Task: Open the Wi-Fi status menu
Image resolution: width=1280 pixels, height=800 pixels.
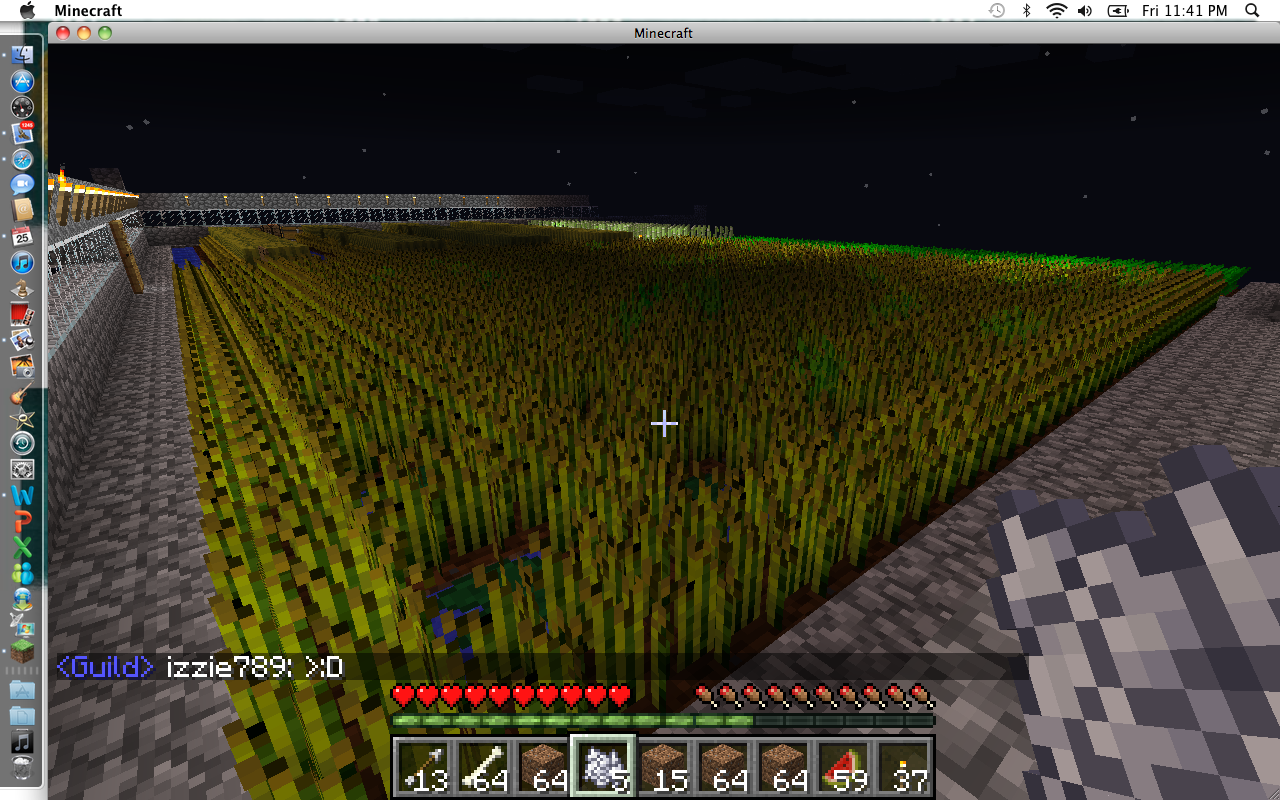Action: pyautogui.click(x=1055, y=10)
